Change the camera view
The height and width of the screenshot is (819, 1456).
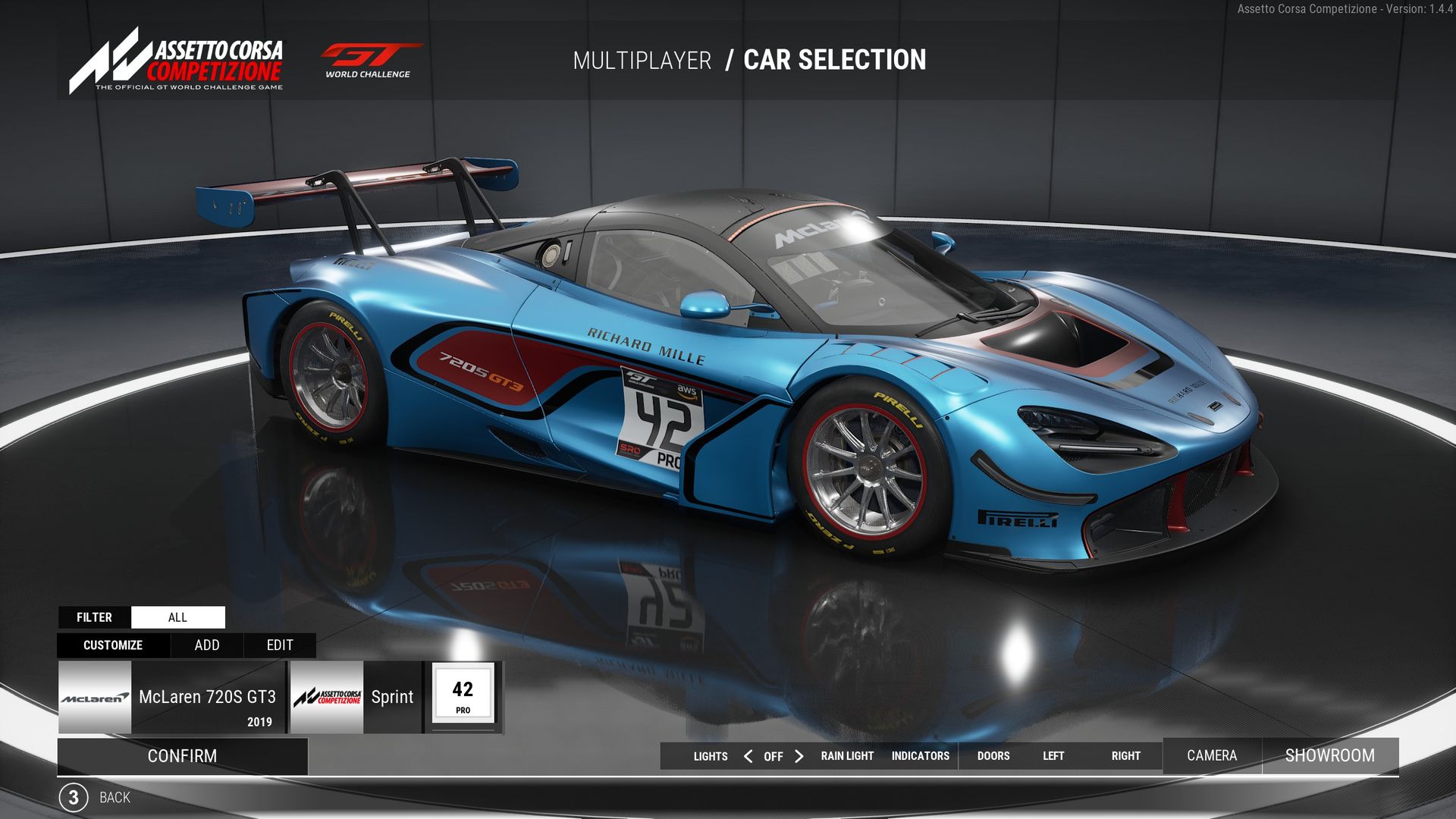point(1211,755)
